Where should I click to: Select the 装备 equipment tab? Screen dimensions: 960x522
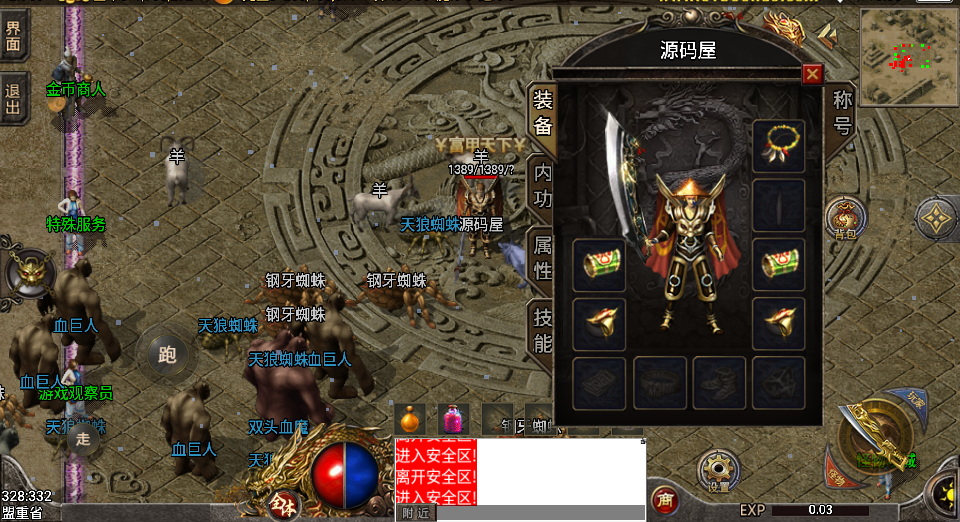[542, 112]
